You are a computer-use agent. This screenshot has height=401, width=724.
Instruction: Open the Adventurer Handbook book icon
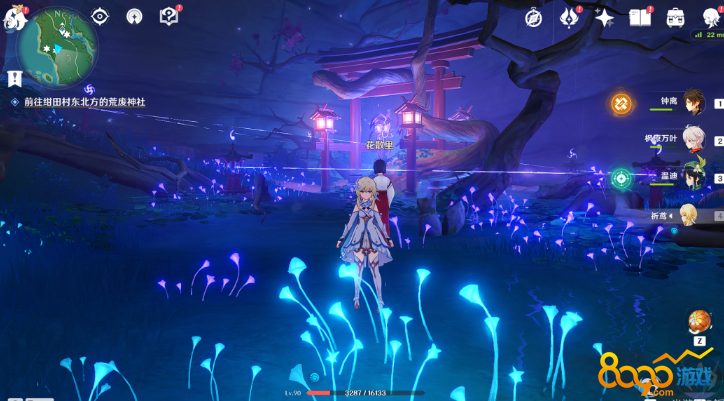pyautogui.click(x=640, y=17)
